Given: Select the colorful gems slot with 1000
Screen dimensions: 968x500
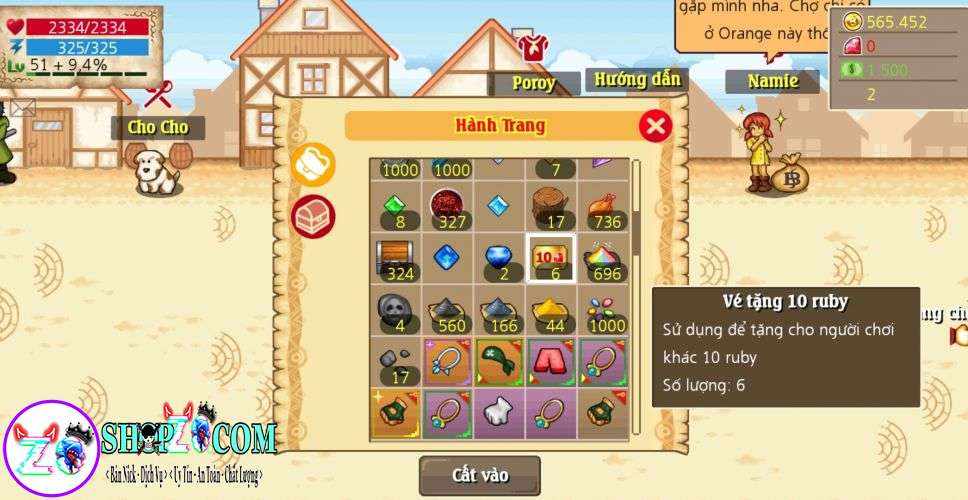Looking at the screenshot, I should point(603,310).
